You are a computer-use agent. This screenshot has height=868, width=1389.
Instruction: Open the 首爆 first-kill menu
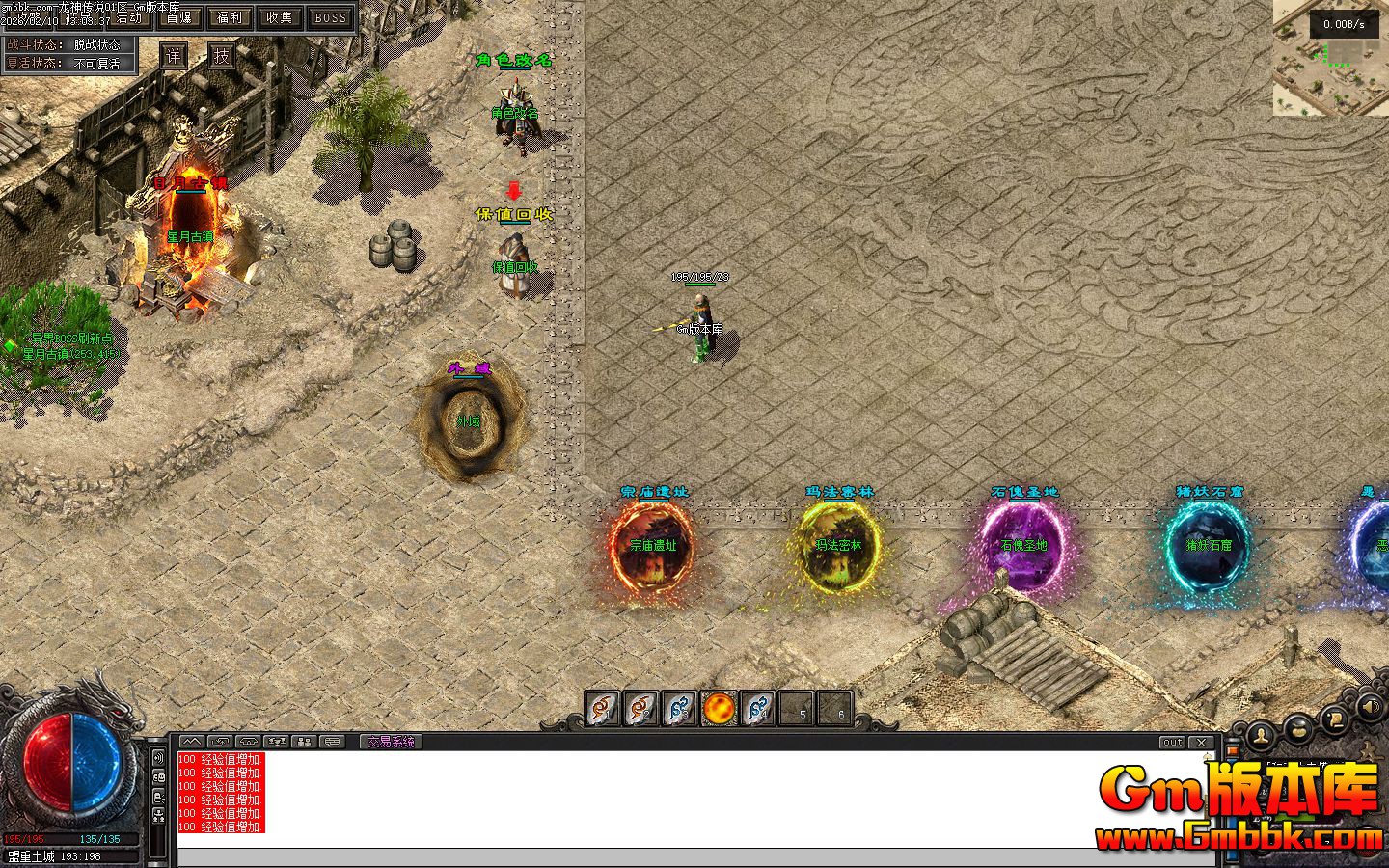point(178,17)
